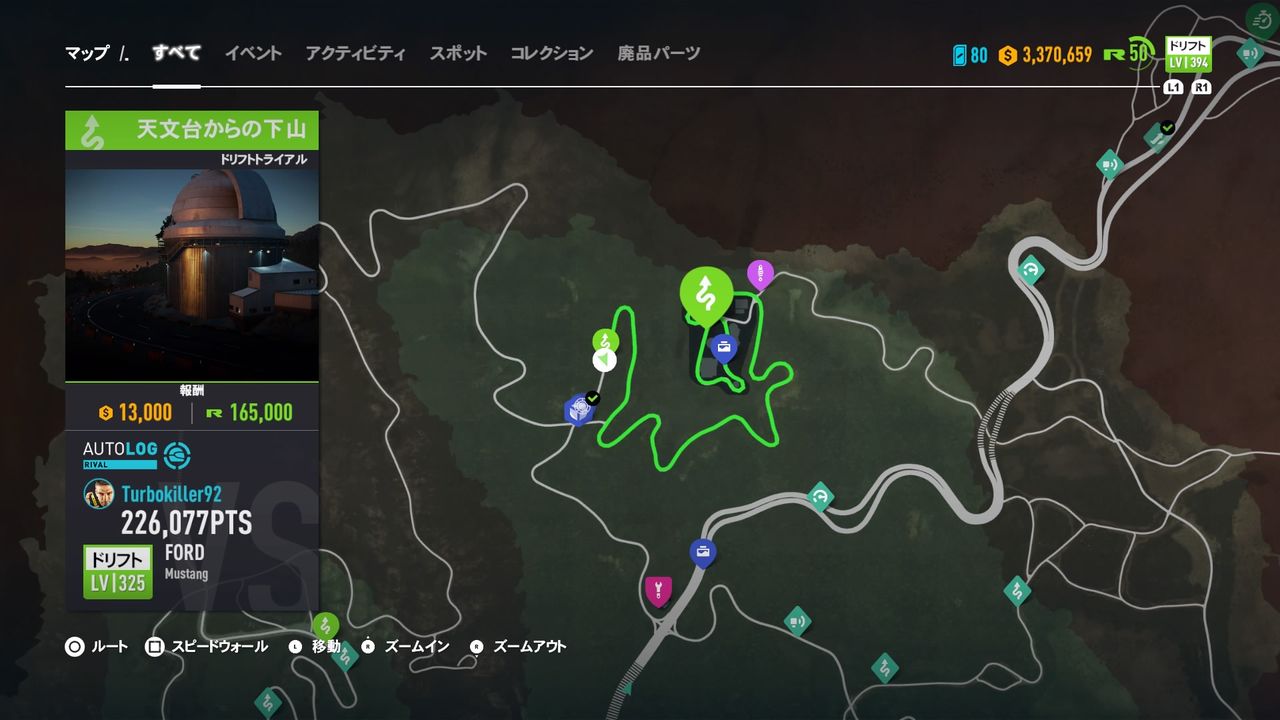Select the large green drift trial pin
The width and height of the screenshot is (1280, 720).
[706, 293]
